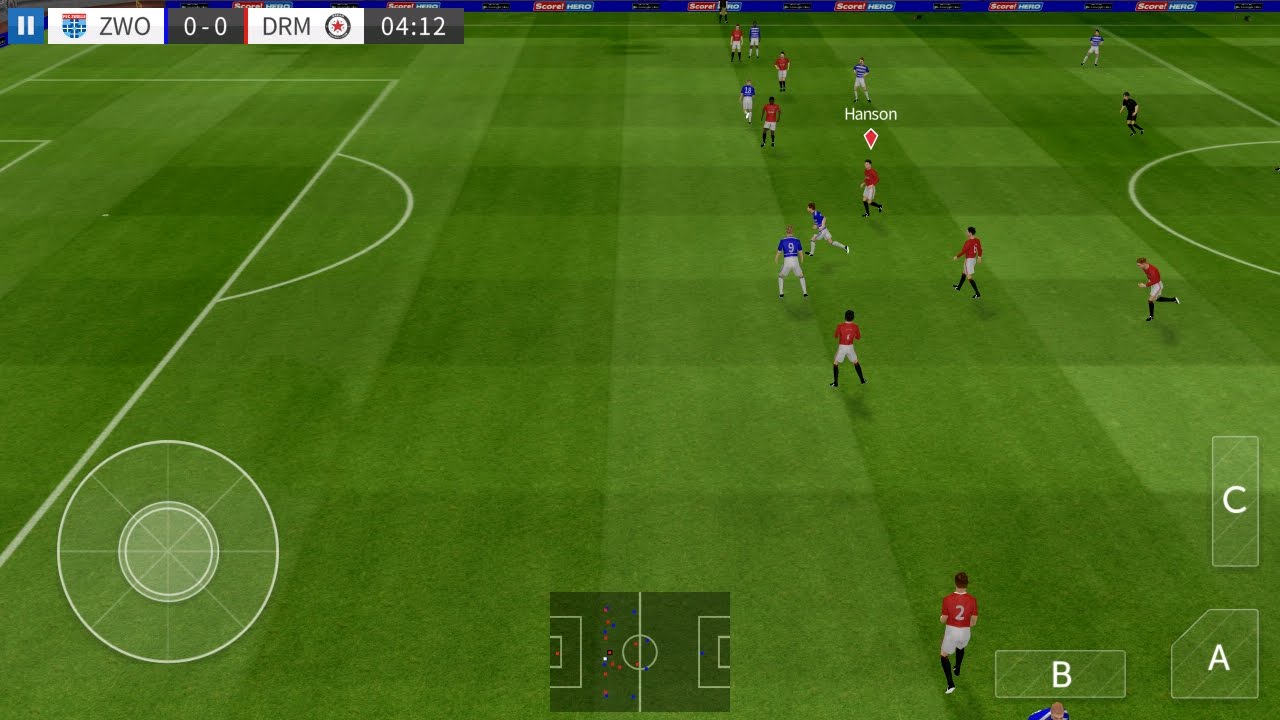1280x720 pixels.
Task: Click the red diamond marker above Hanson
Action: pyautogui.click(x=869, y=139)
